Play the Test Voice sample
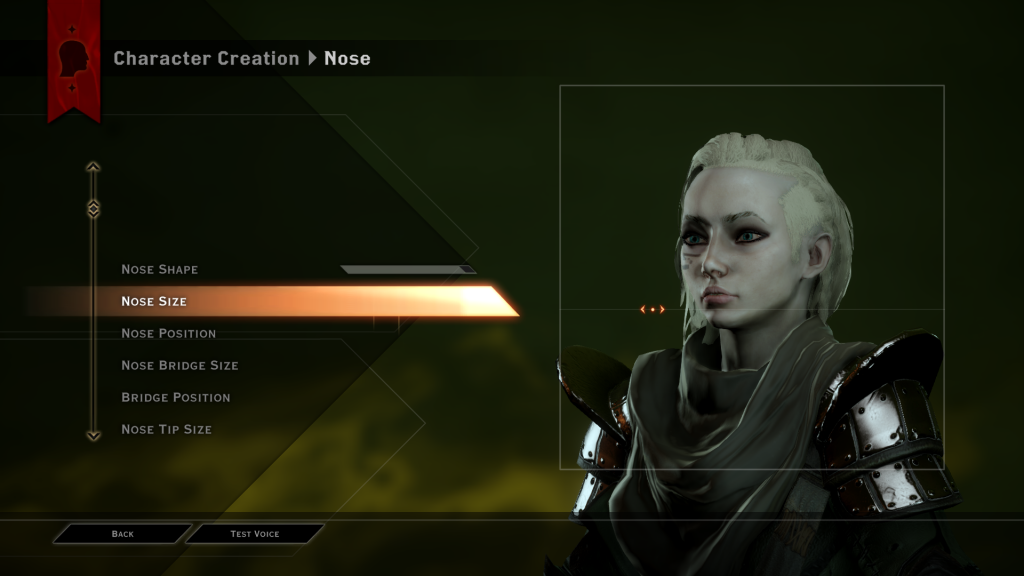 (x=255, y=534)
